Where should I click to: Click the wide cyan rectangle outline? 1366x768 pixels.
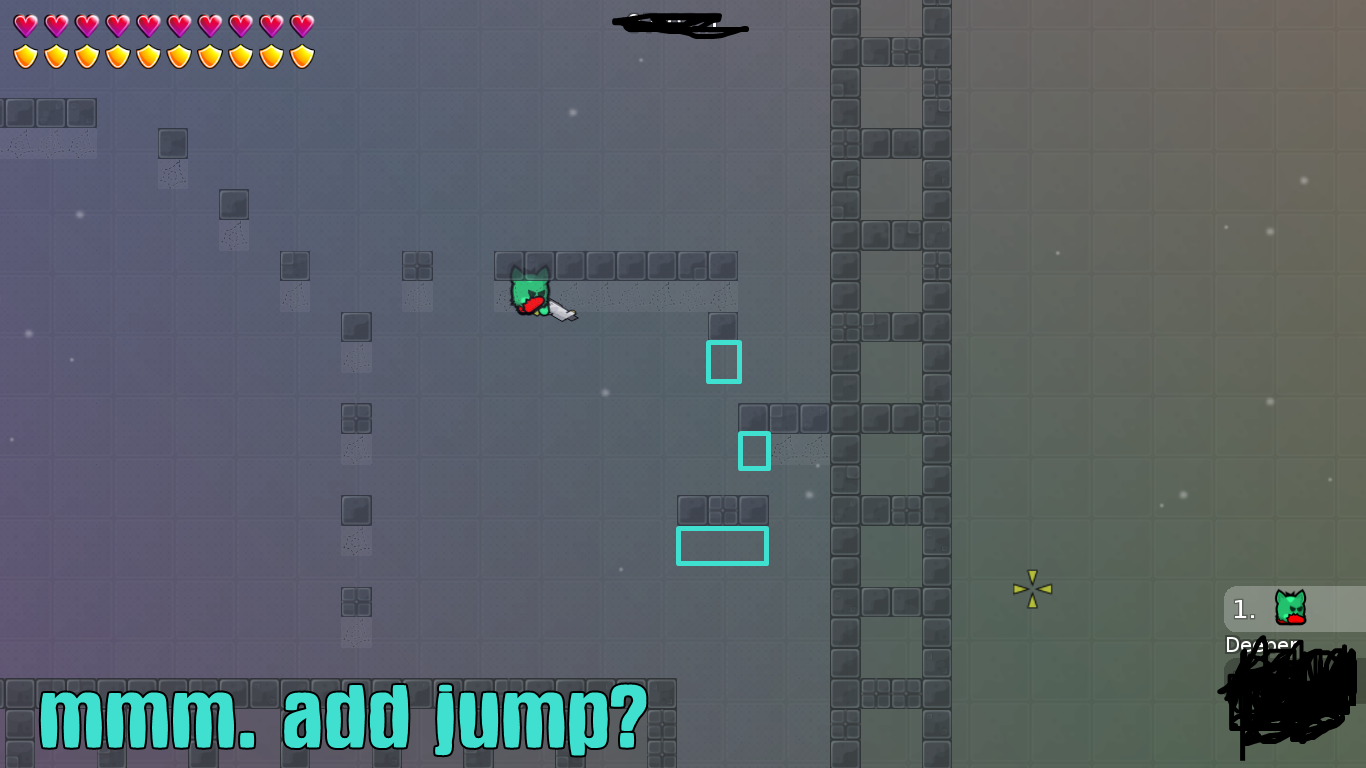722,546
